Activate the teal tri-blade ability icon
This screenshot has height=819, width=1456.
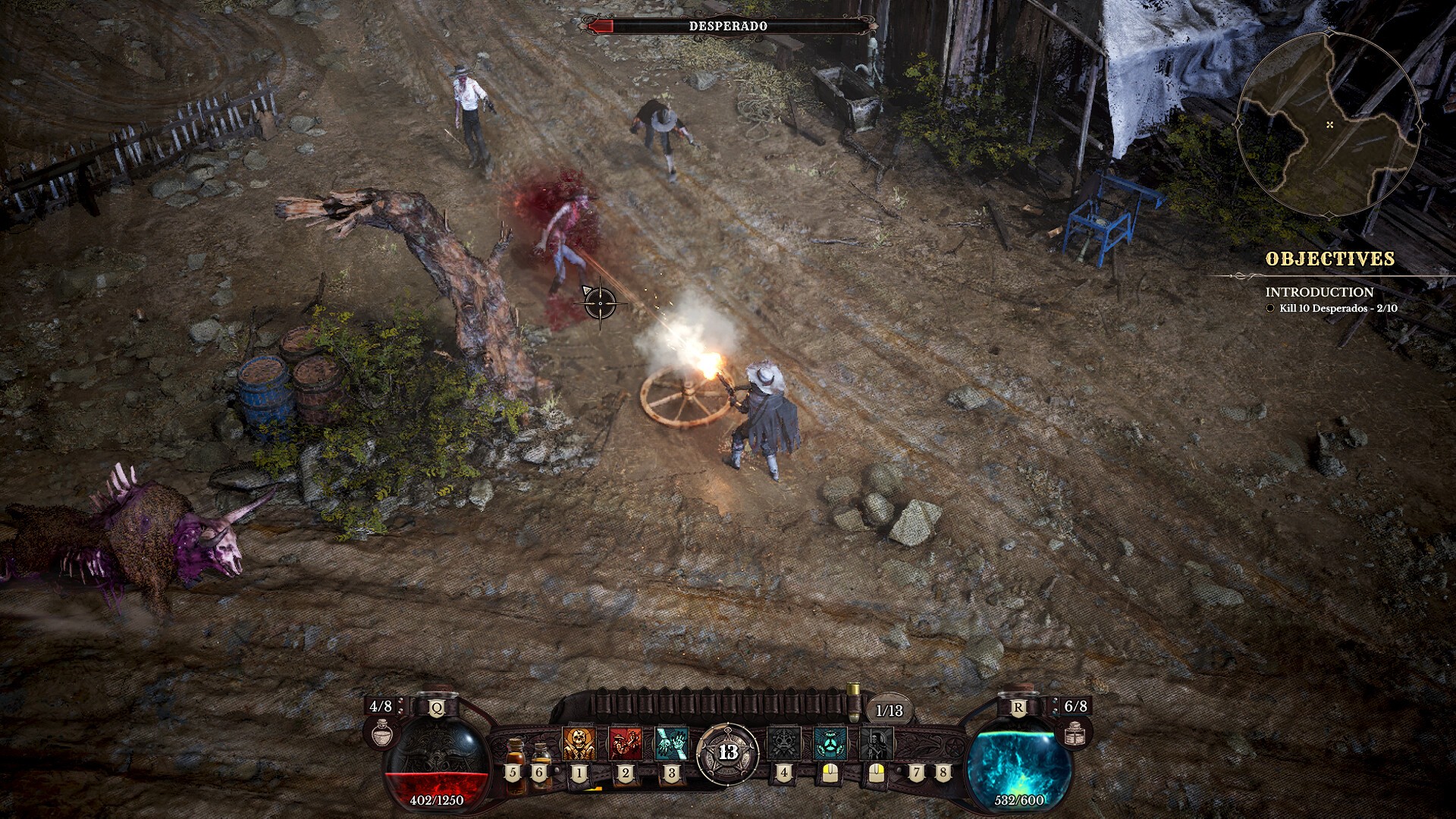coord(830,744)
